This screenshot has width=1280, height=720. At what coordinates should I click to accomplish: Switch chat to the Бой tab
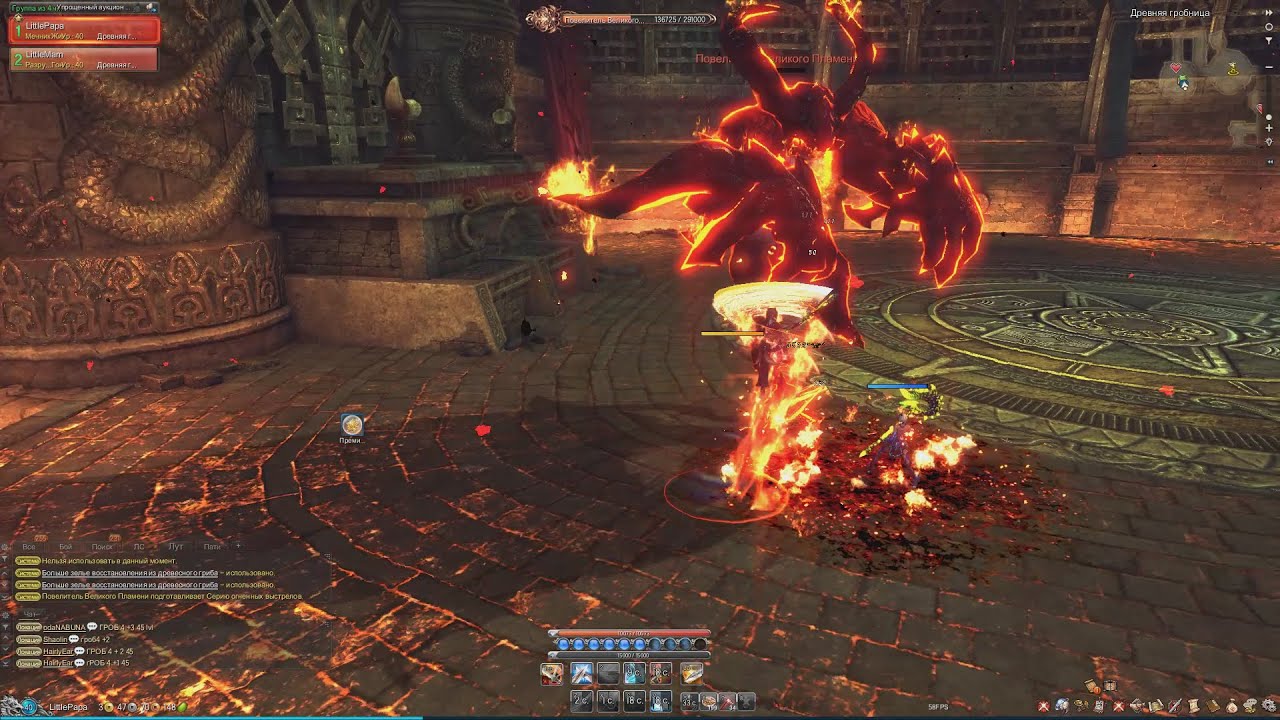point(66,547)
